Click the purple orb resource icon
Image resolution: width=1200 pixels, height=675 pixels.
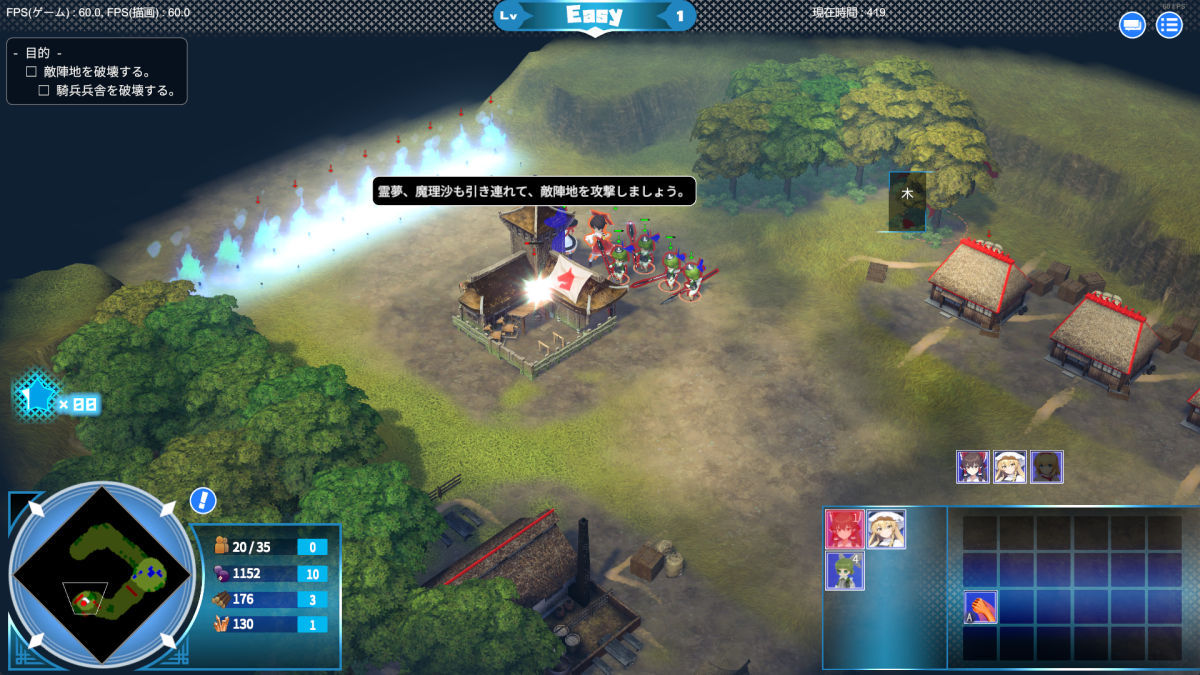(x=222, y=573)
